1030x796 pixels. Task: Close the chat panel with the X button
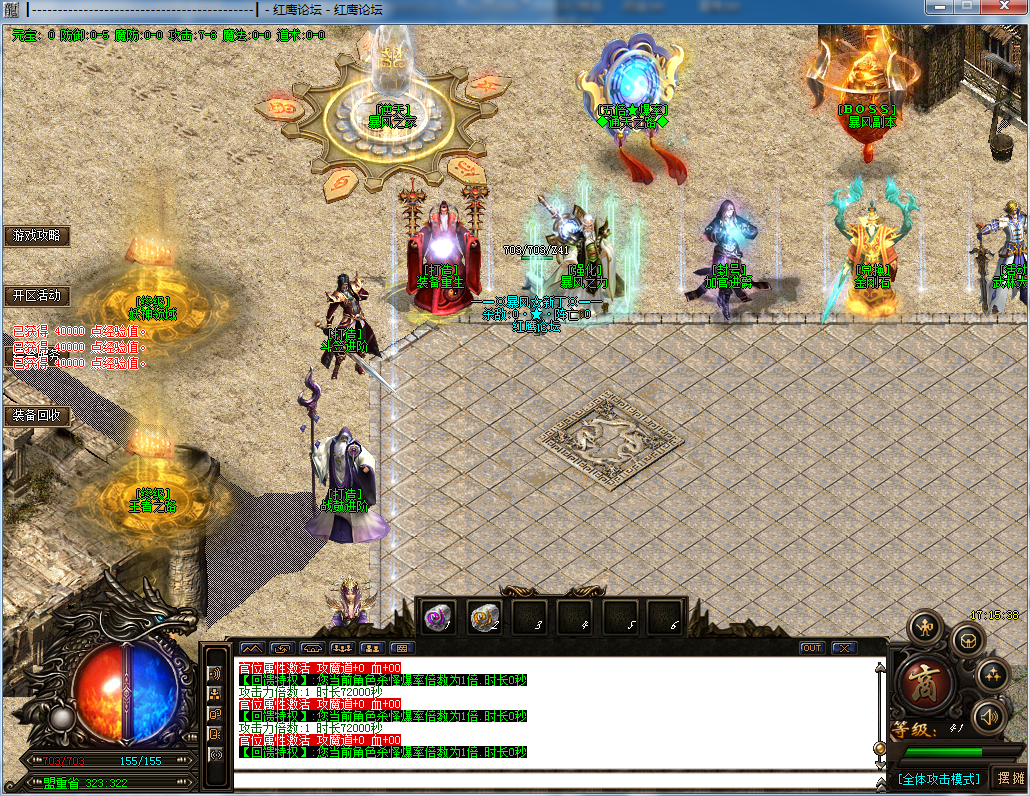tap(845, 648)
